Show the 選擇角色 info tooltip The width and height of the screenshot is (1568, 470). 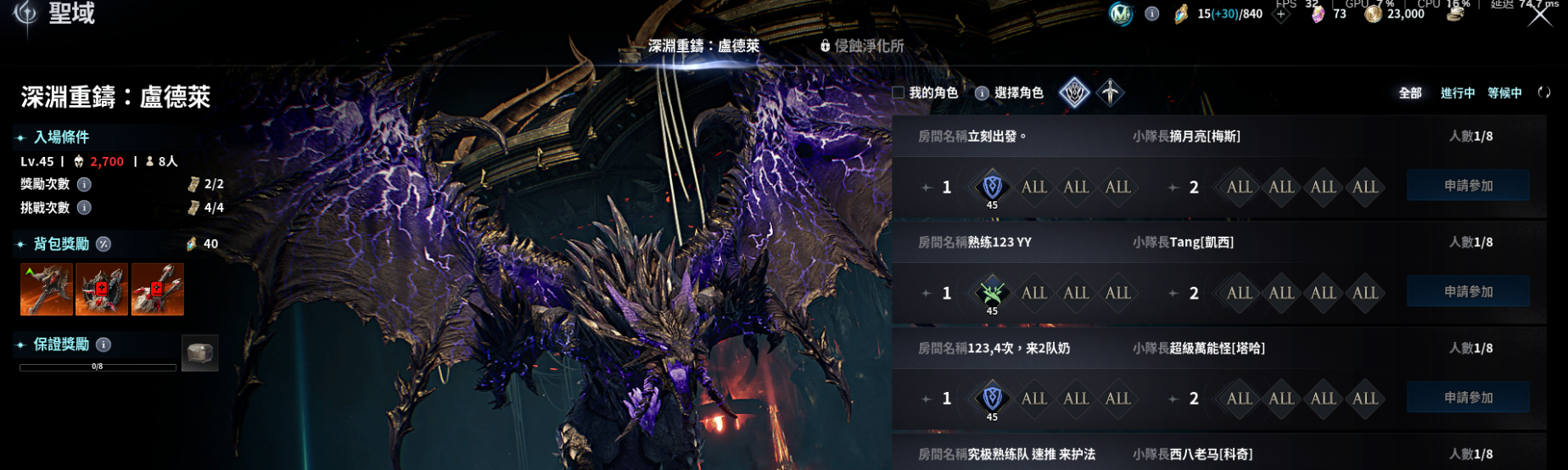pyautogui.click(x=982, y=92)
